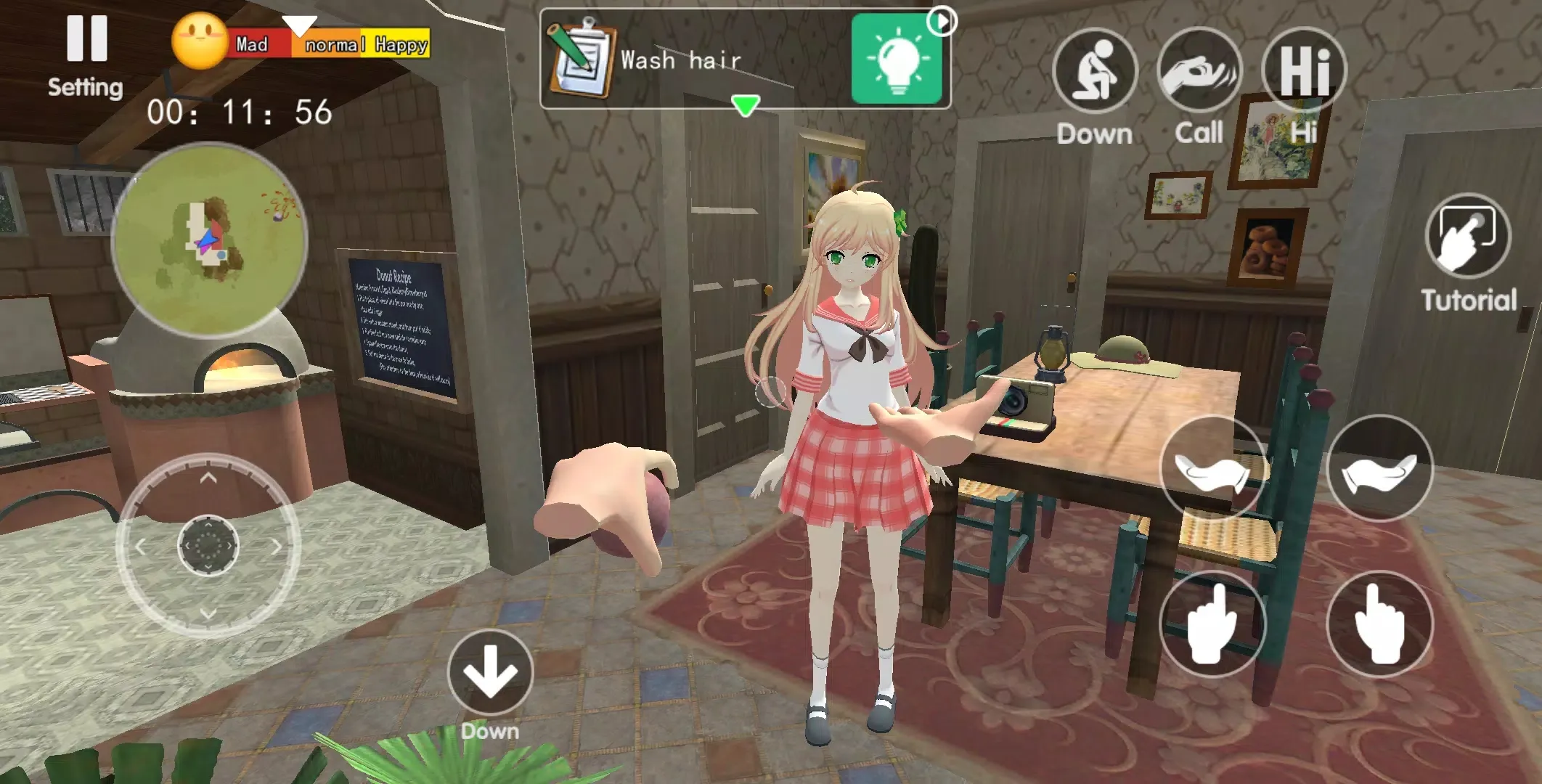Activate the green lightbulb hint button
The height and width of the screenshot is (784, 1542).
point(897,60)
